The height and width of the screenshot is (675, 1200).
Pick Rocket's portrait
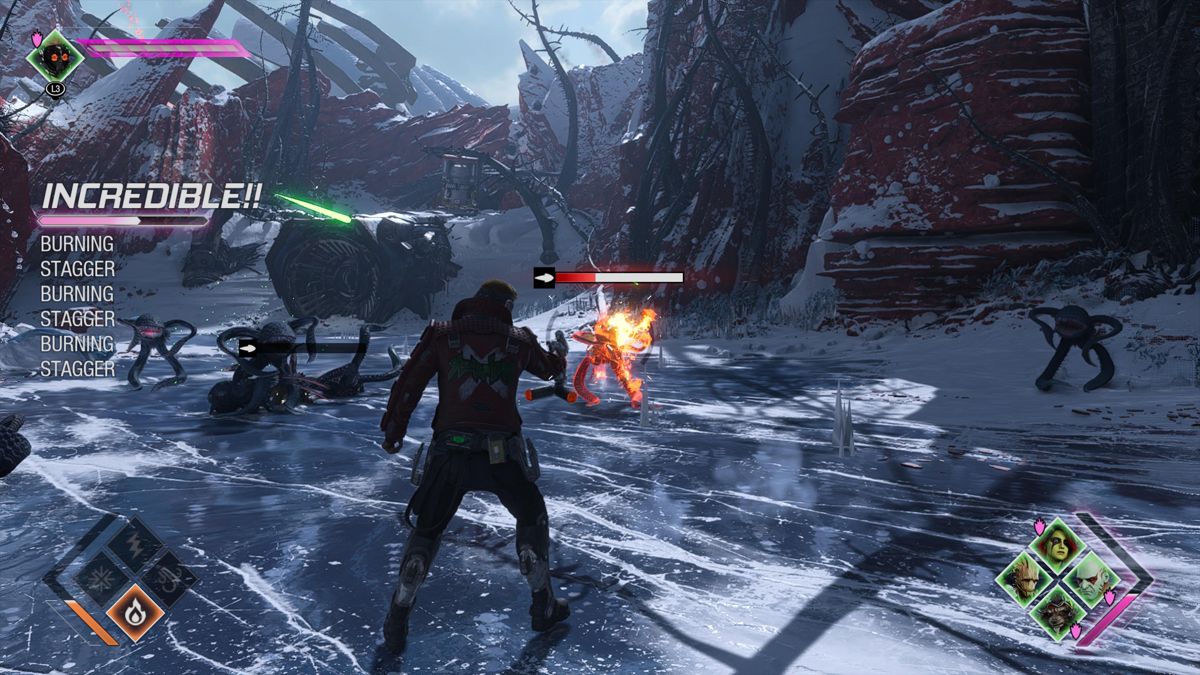[x=1056, y=611]
